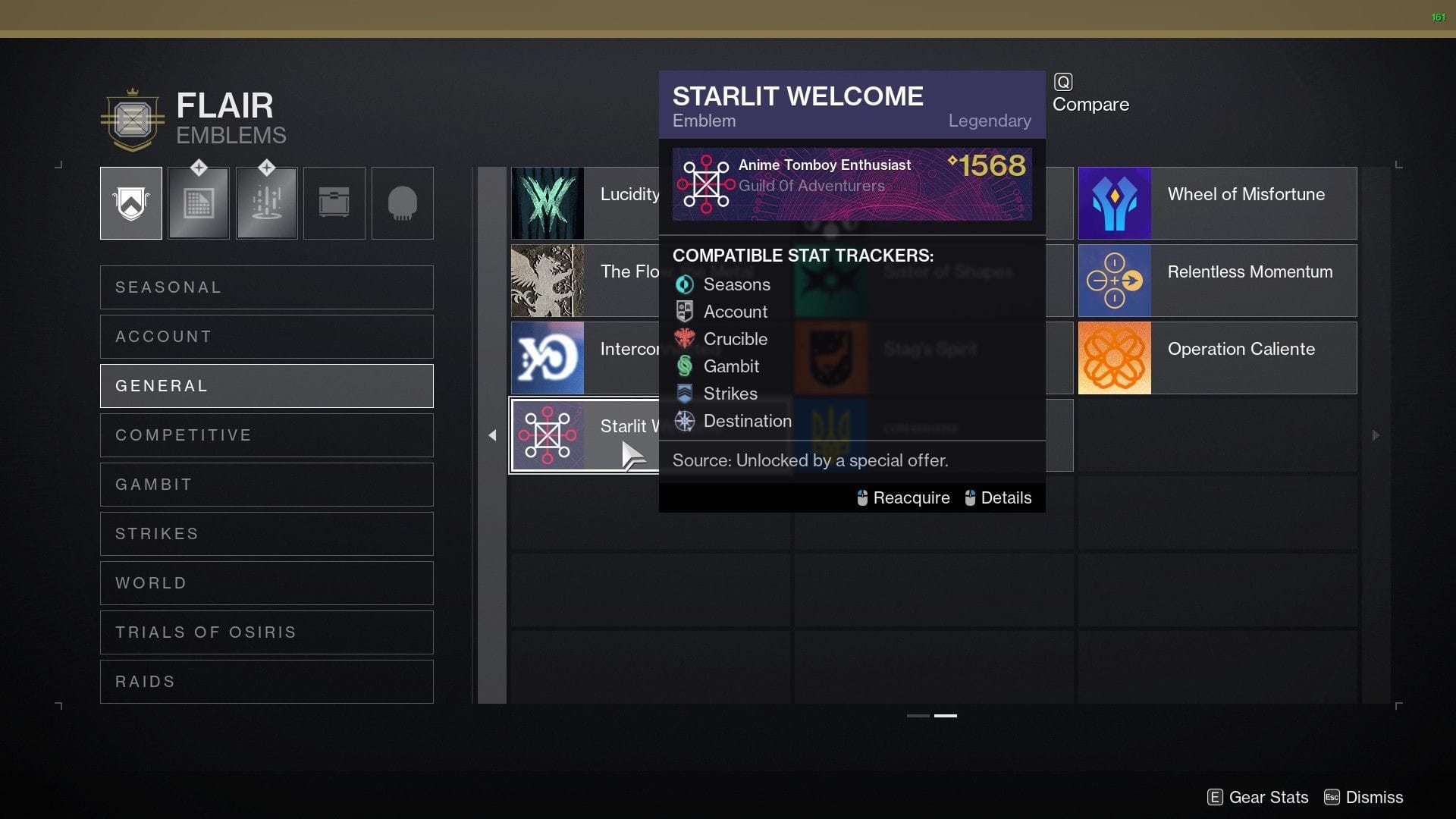Image resolution: width=1456 pixels, height=819 pixels.
Task: Open the second flair category icon
Action: (x=198, y=202)
